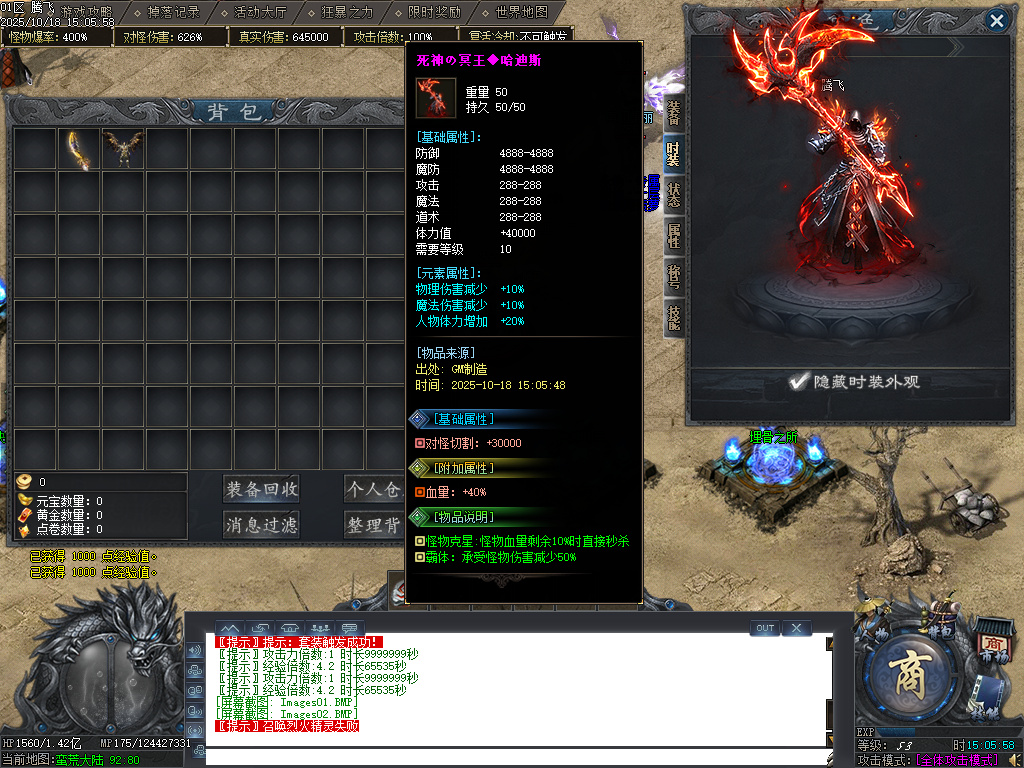
Task: Open the 活动大厅 event hall
Action: (260, 13)
